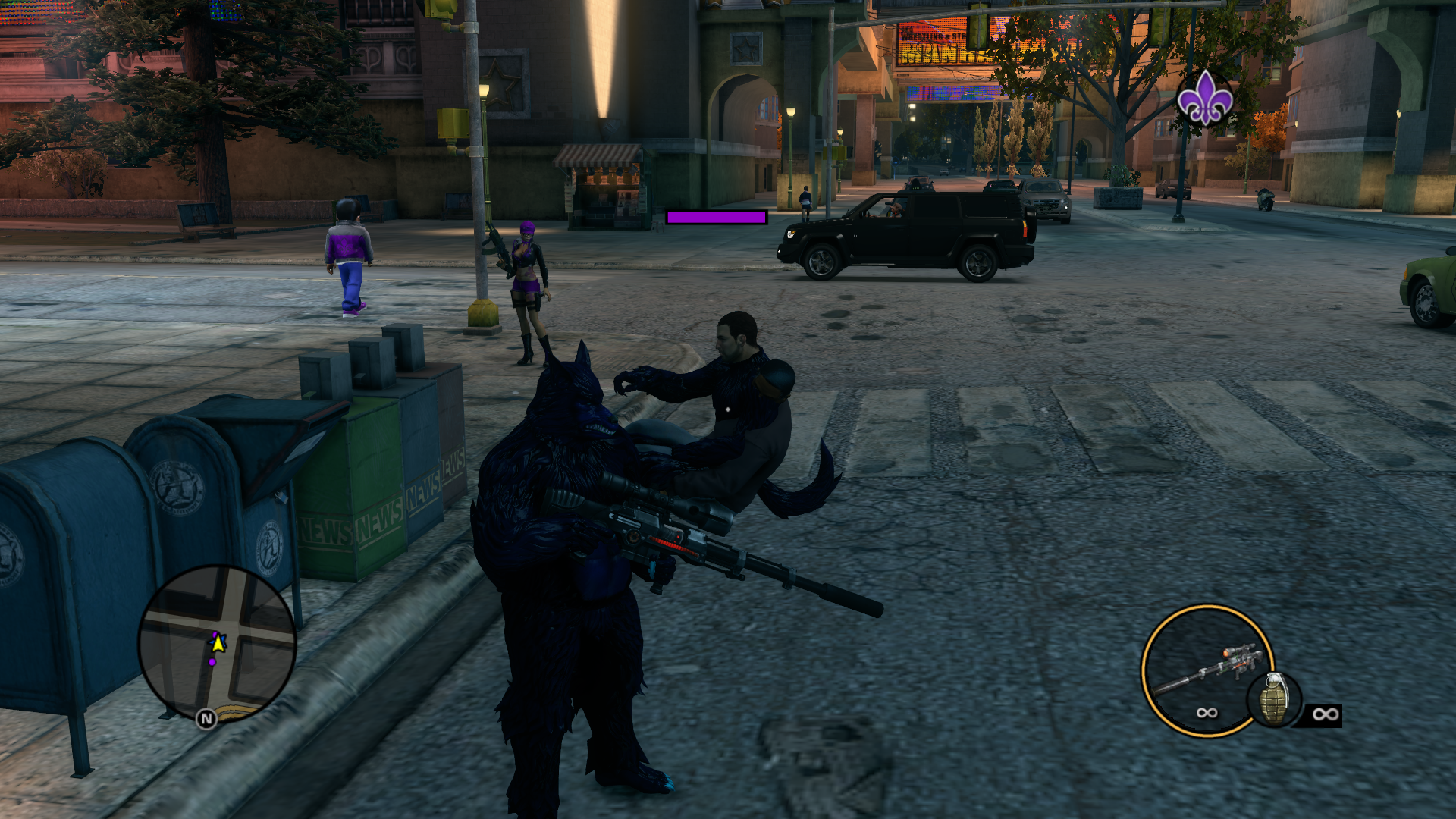The height and width of the screenshot is (819, 1456).
Task: Click the minimap north compass marker
Action: pyautogui.click(x=206, y=718)
